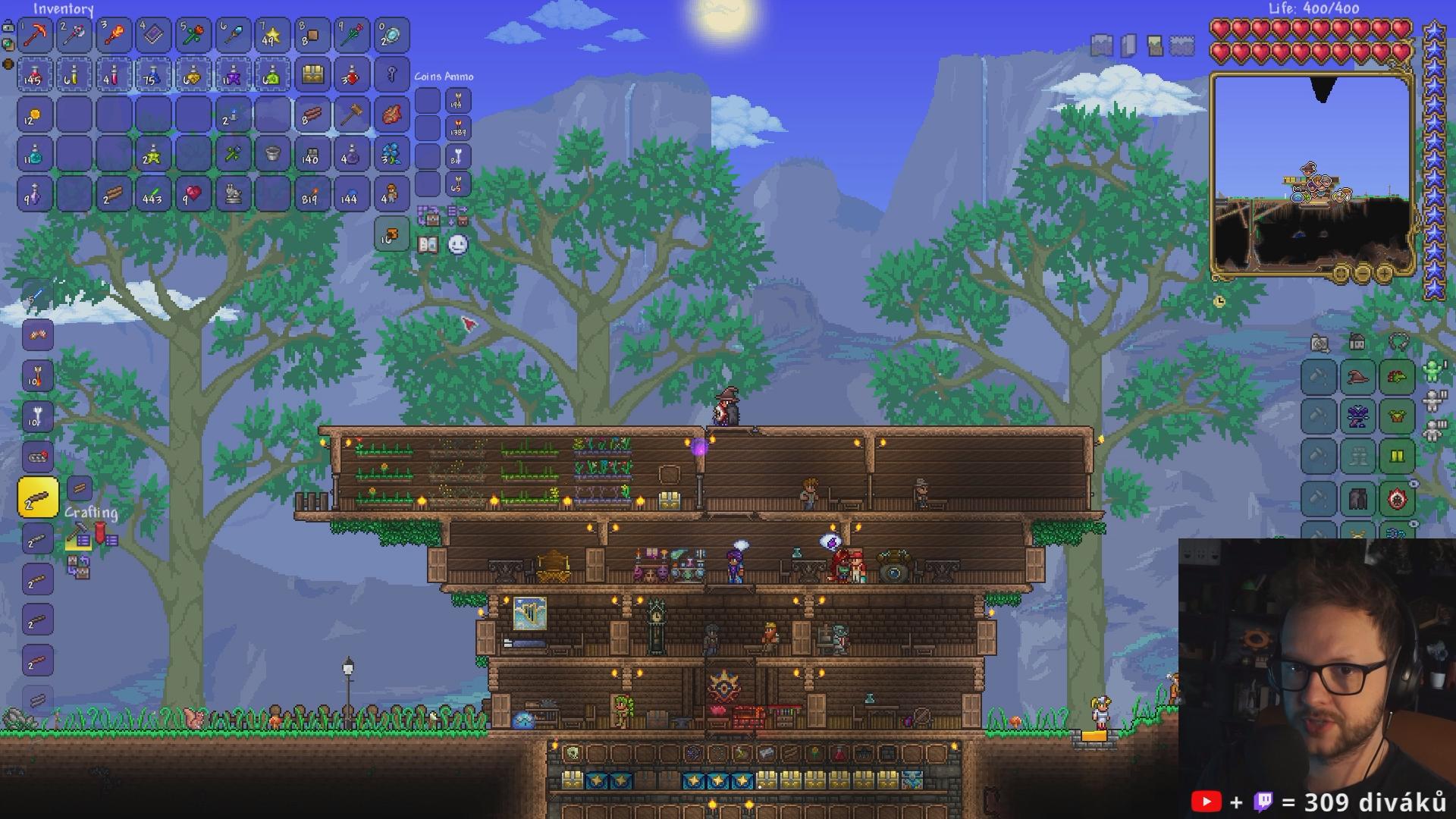Viewport: 1456px width, 819px height.
Task: Select the wooden hammer in inventory
Action: click(351, 115)
